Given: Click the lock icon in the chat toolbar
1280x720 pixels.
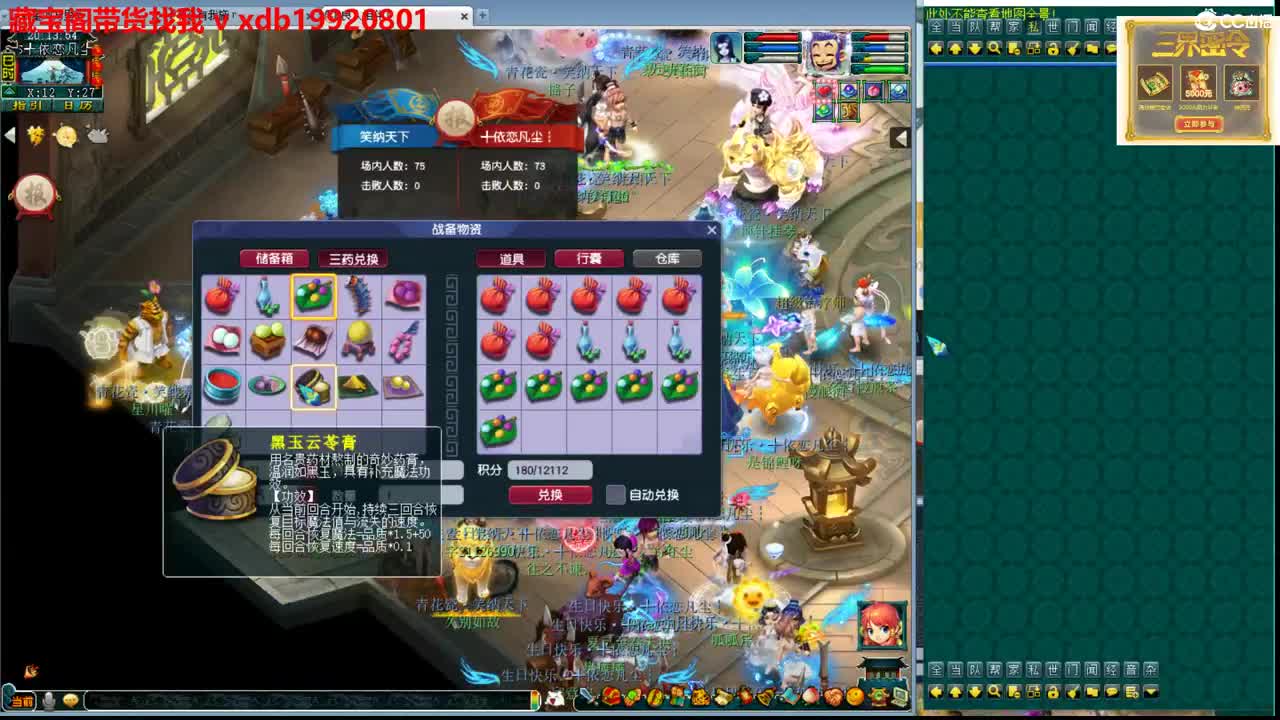Looking at the screenshot, I should tap(1053, 46).
